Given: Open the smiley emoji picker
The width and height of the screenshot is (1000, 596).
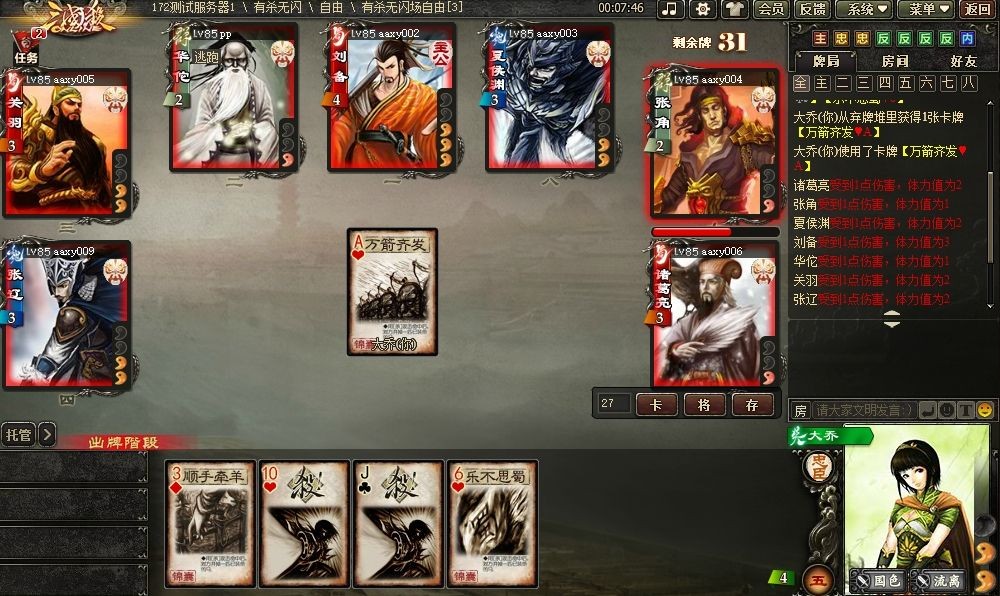Looking at the screenshot, I should pyautogui.click(x=985, y=410).
